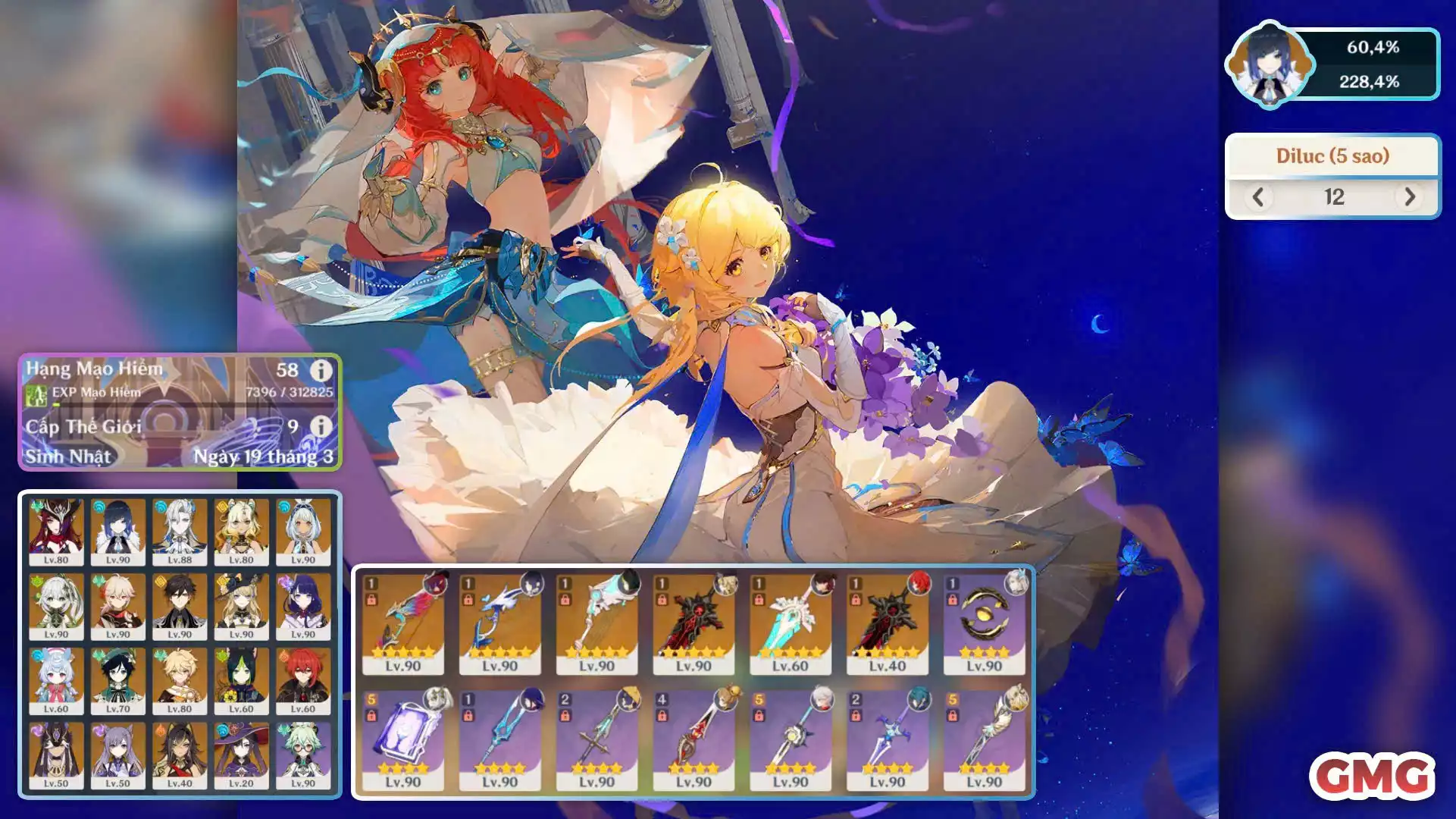Show the next Diluc count with right arrow
The image size is (1456, 819).
pos(1409,197)
